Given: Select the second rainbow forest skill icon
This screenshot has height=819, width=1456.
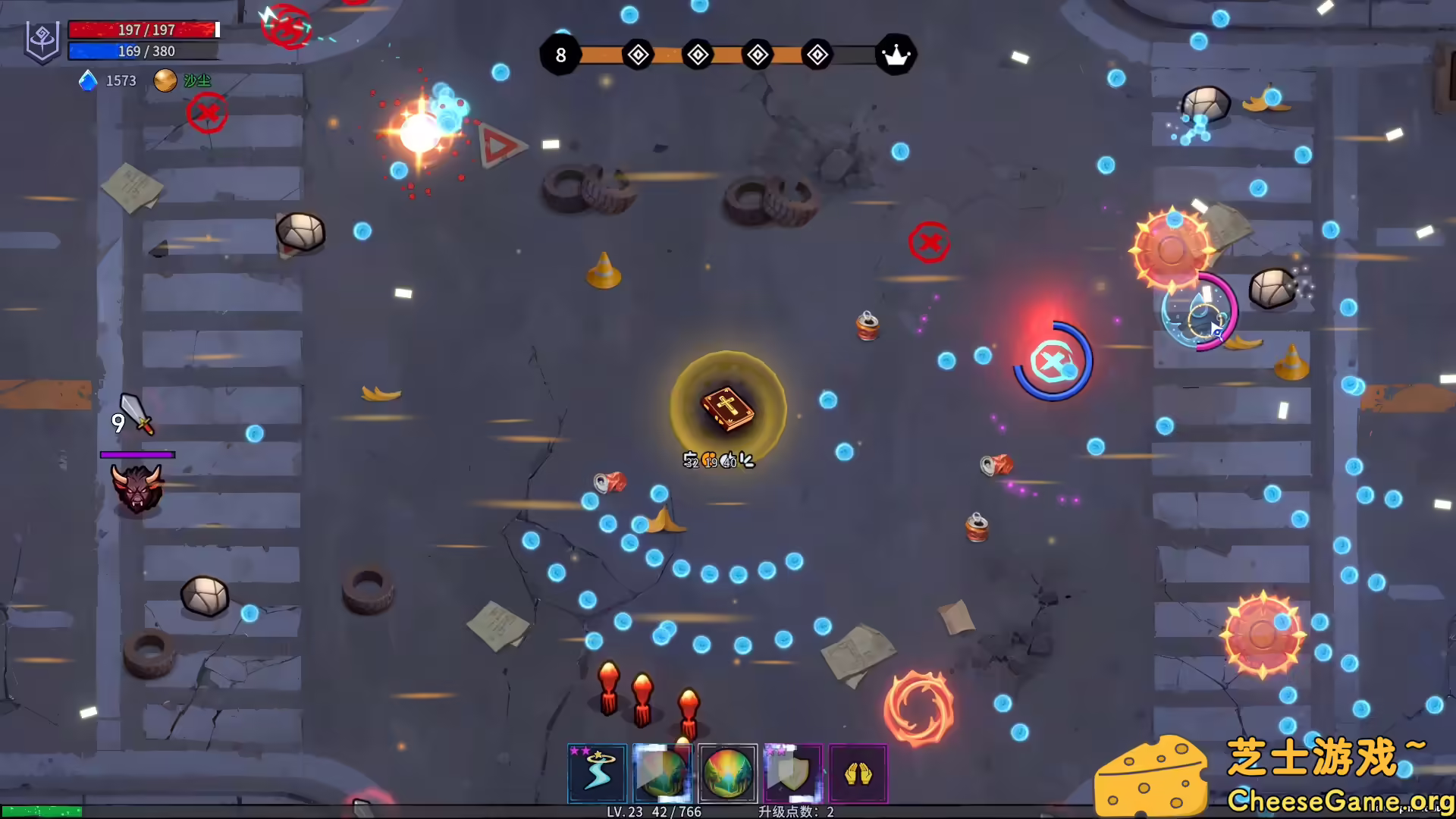Looking at the screenshot, I should coord(662,772).
